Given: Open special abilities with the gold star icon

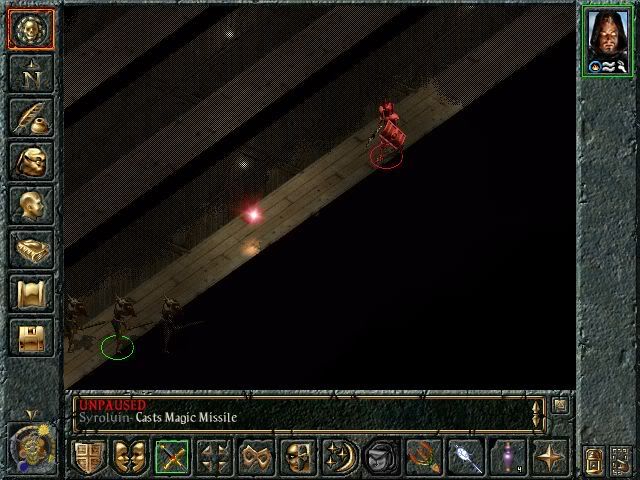Looking at the screenshot, I should tap(550, 457).
